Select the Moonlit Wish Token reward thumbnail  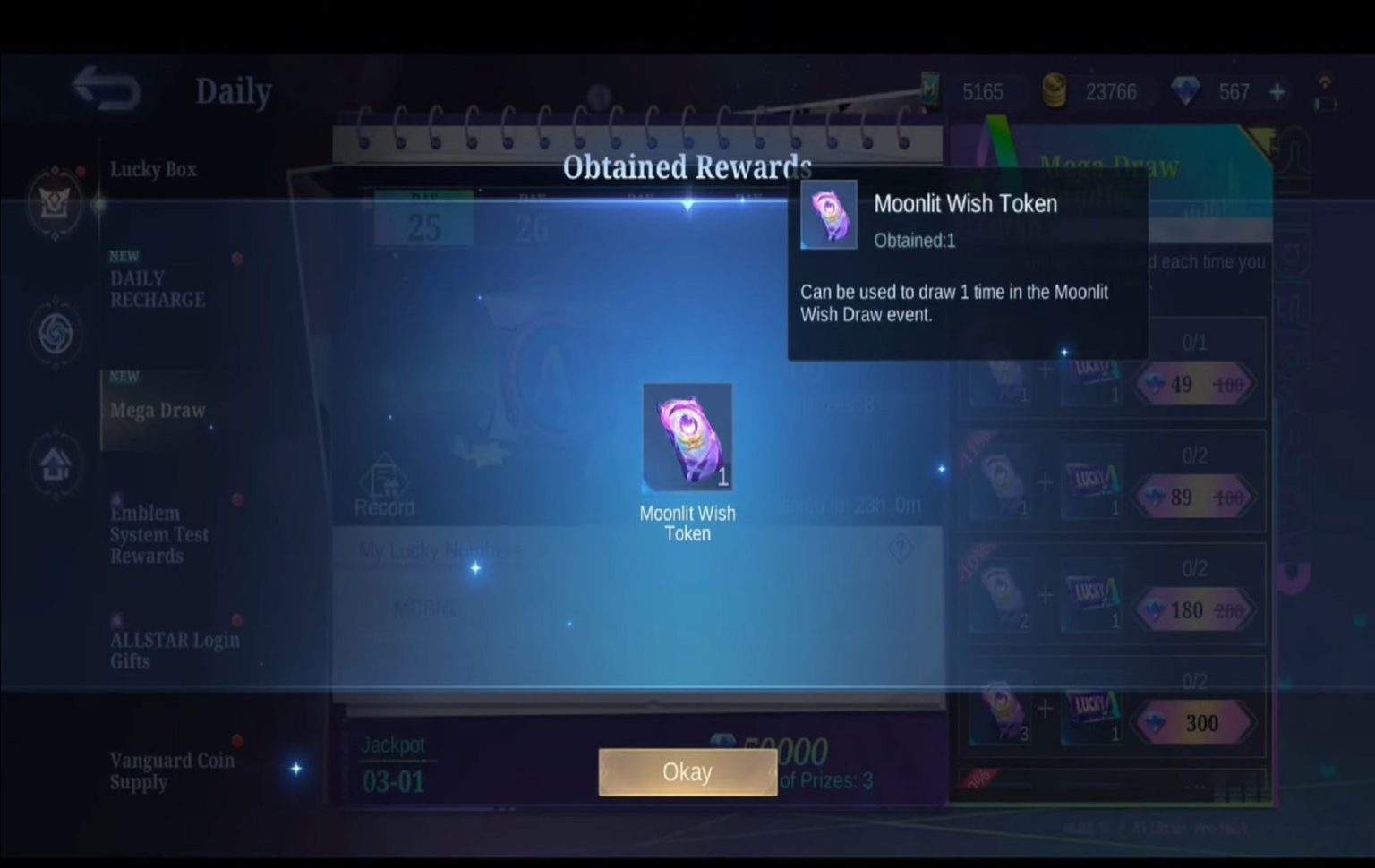687,437
